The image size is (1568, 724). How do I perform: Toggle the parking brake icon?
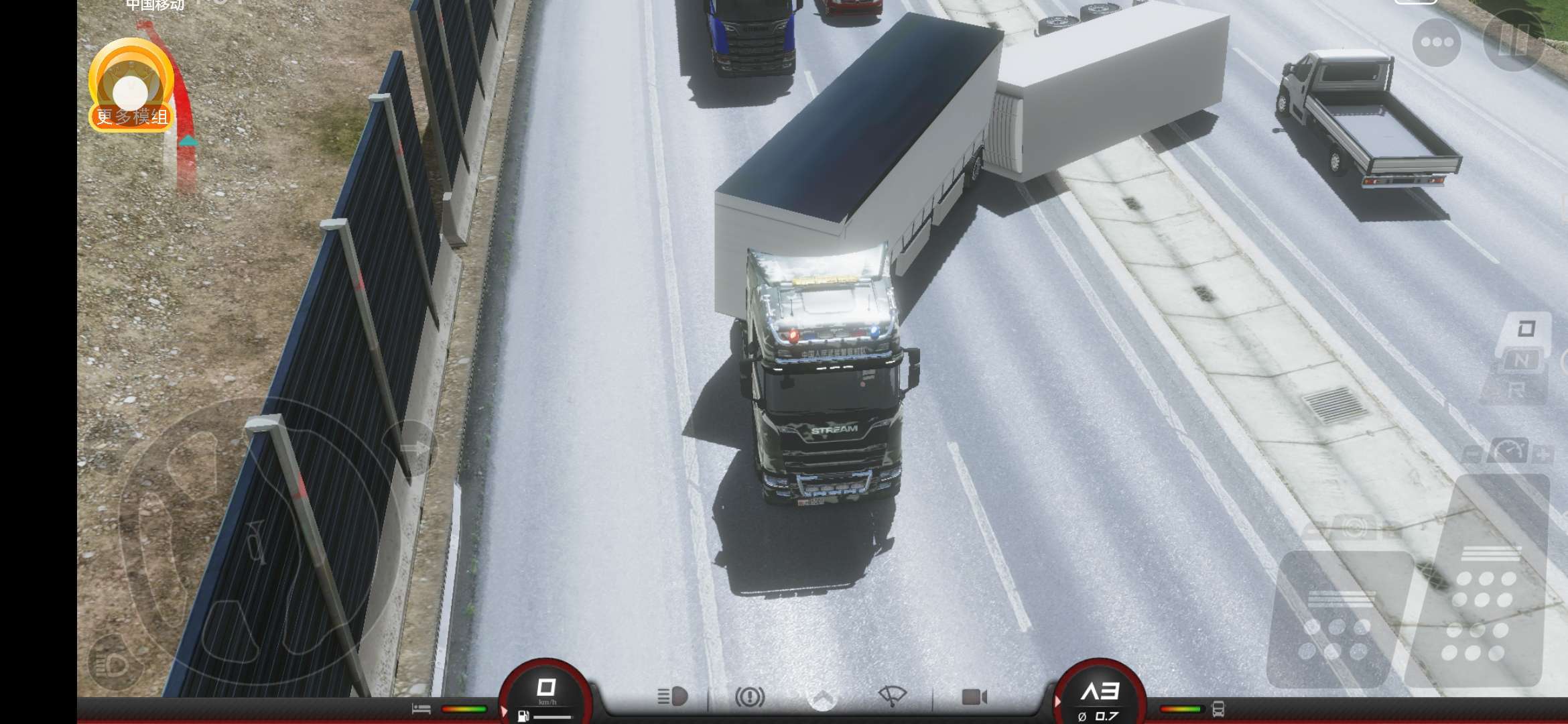point(750,697)
